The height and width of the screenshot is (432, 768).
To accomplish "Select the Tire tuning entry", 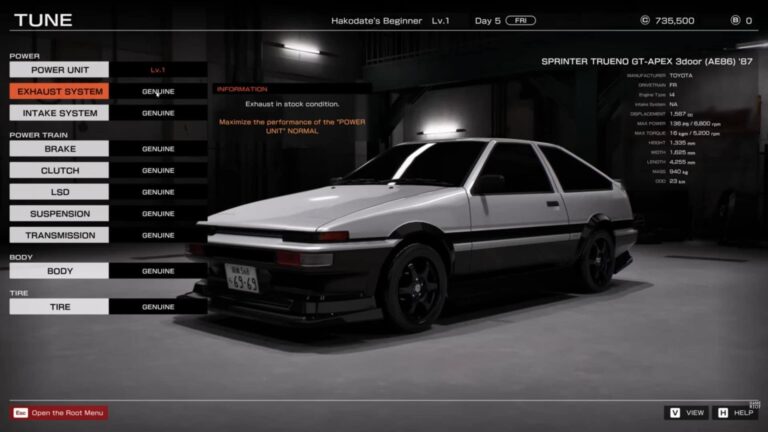I will [59, 307].
